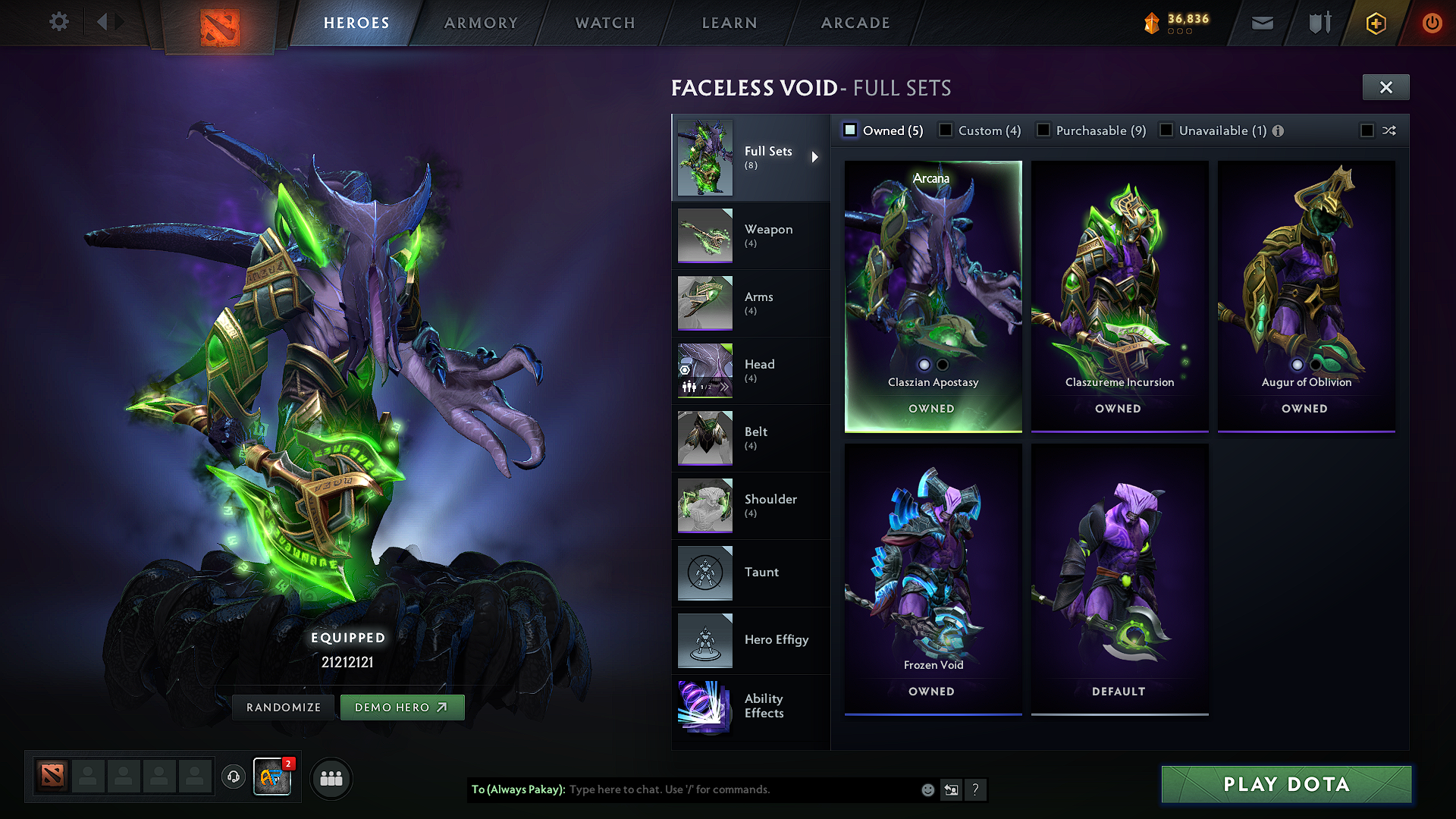
Task: Show the Shoulder slot items
Action: (751, 505)
